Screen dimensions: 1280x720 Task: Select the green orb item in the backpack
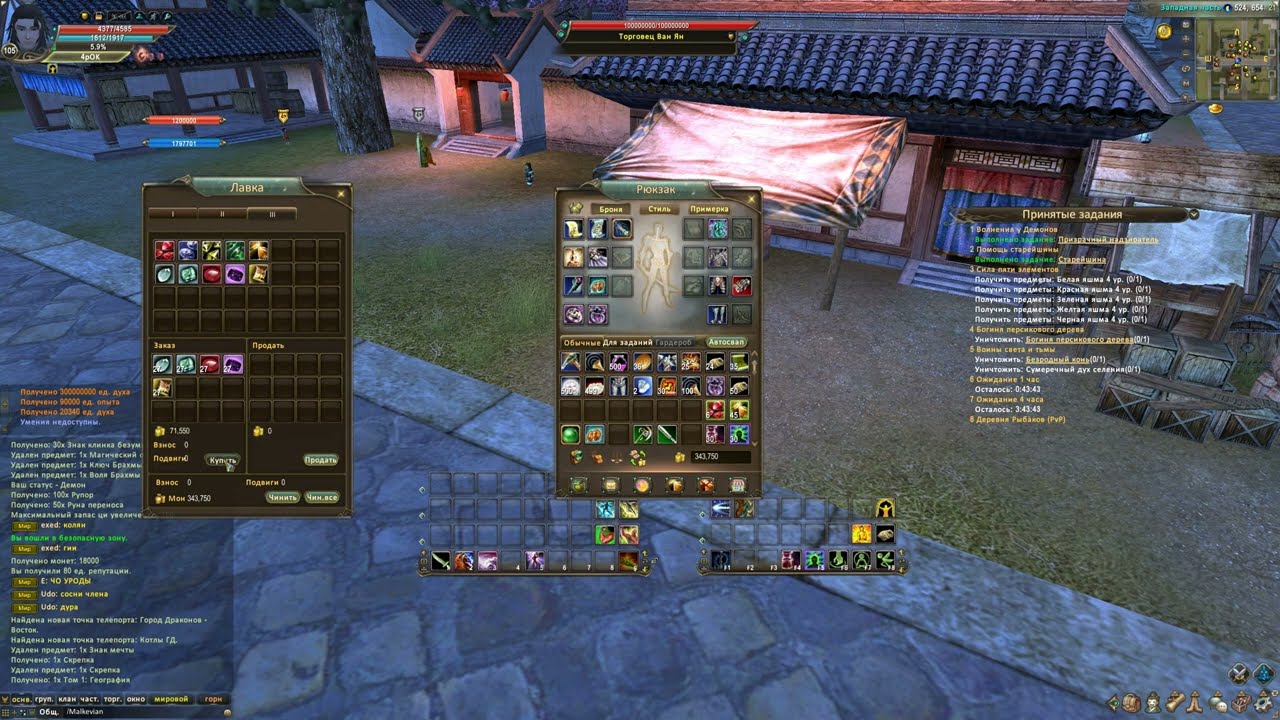point(570,434)
